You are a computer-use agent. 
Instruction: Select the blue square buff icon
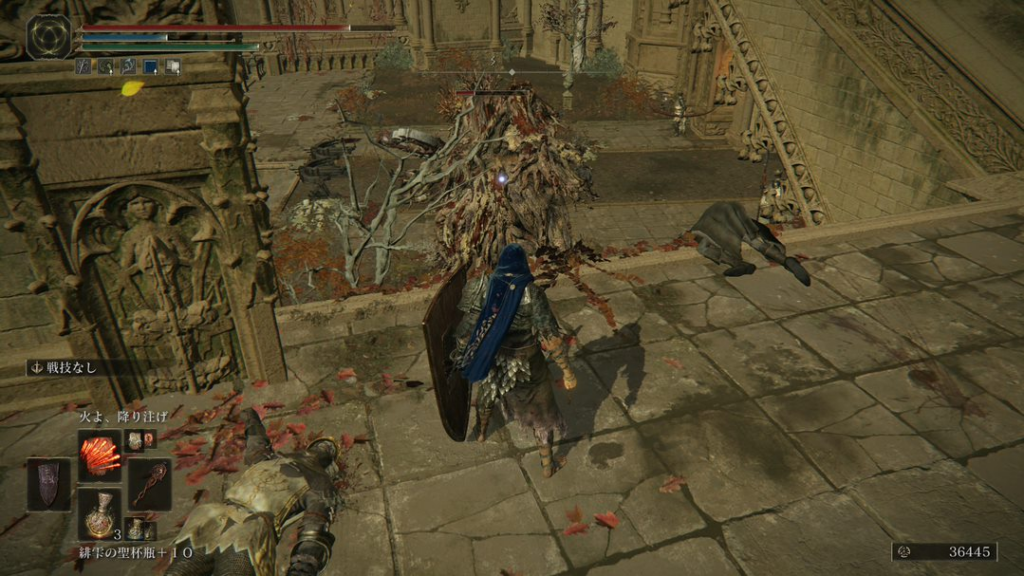151,67
